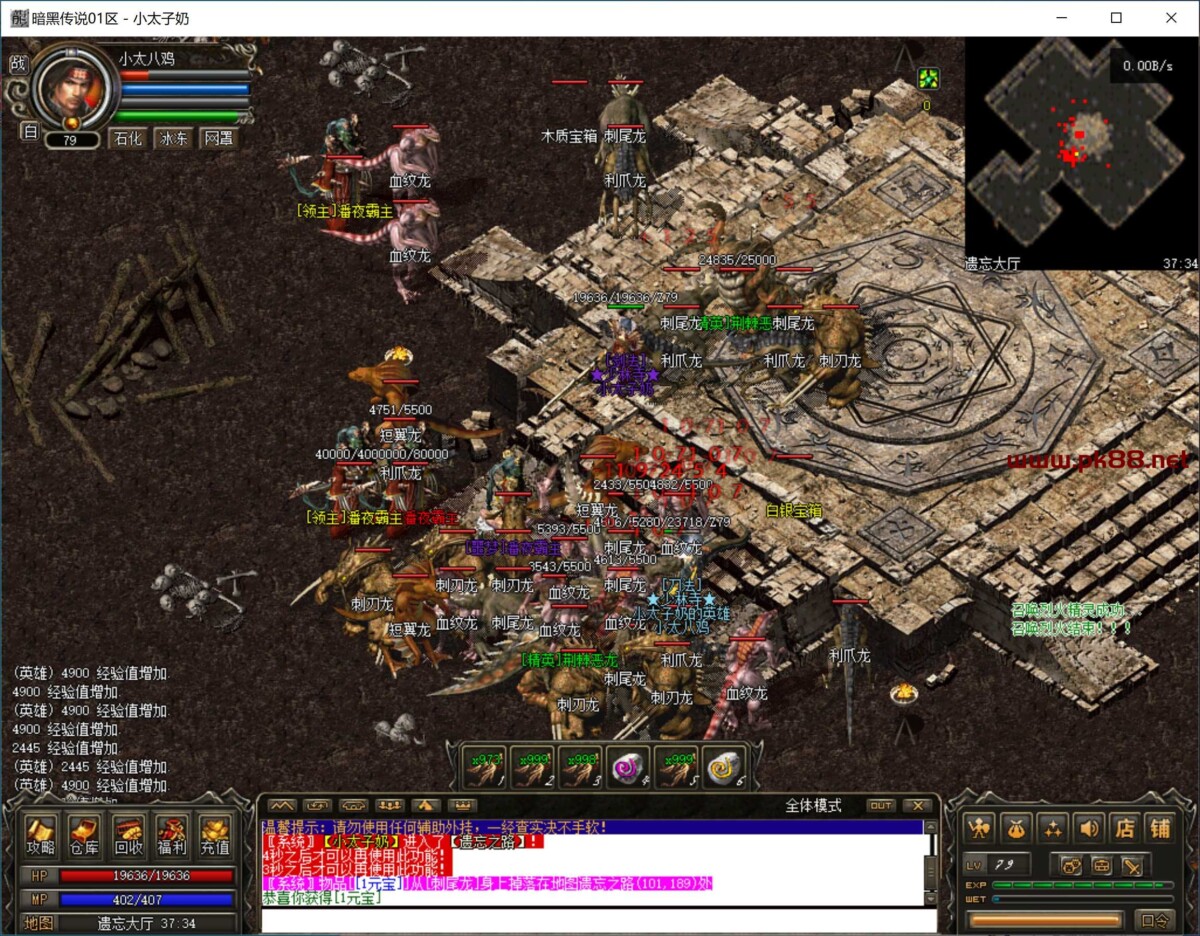Click the 回收 recycle button
1200x936 pixels.
[x=128, y=836]
